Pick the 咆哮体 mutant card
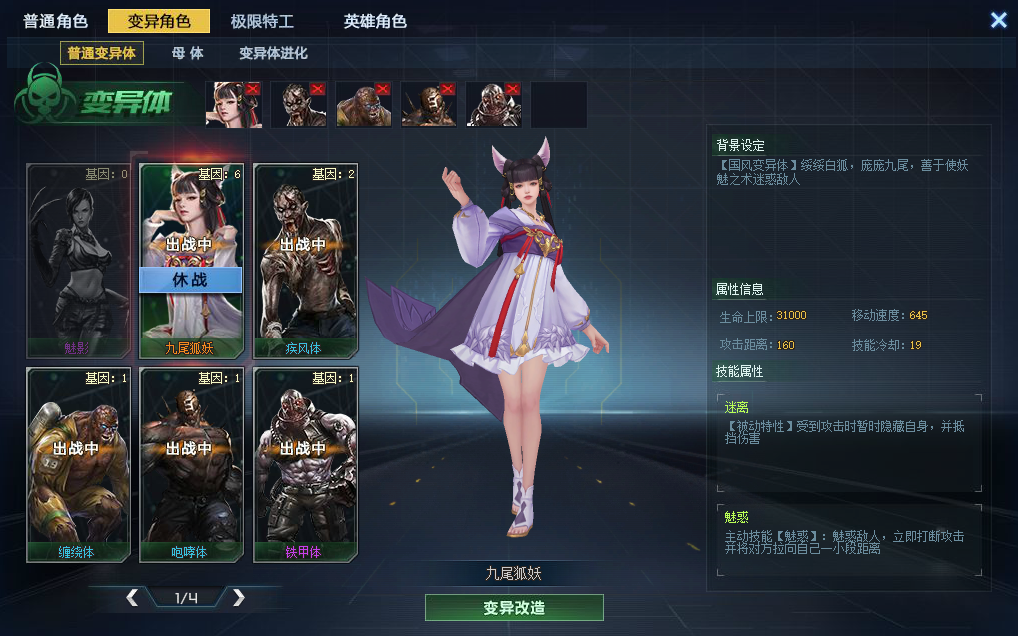 click(190, 463)
